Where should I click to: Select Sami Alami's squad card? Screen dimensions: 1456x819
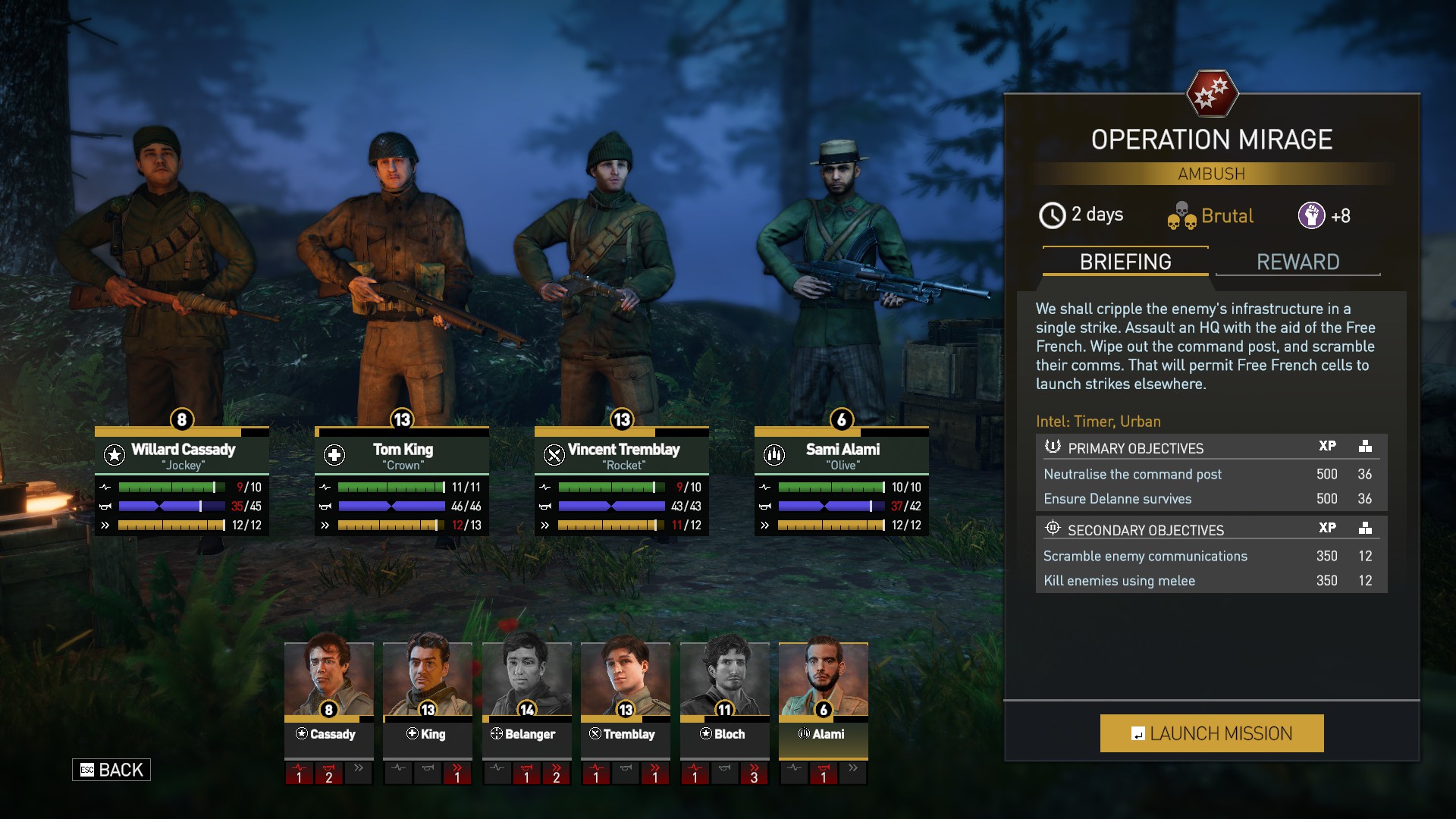point(842,456)
